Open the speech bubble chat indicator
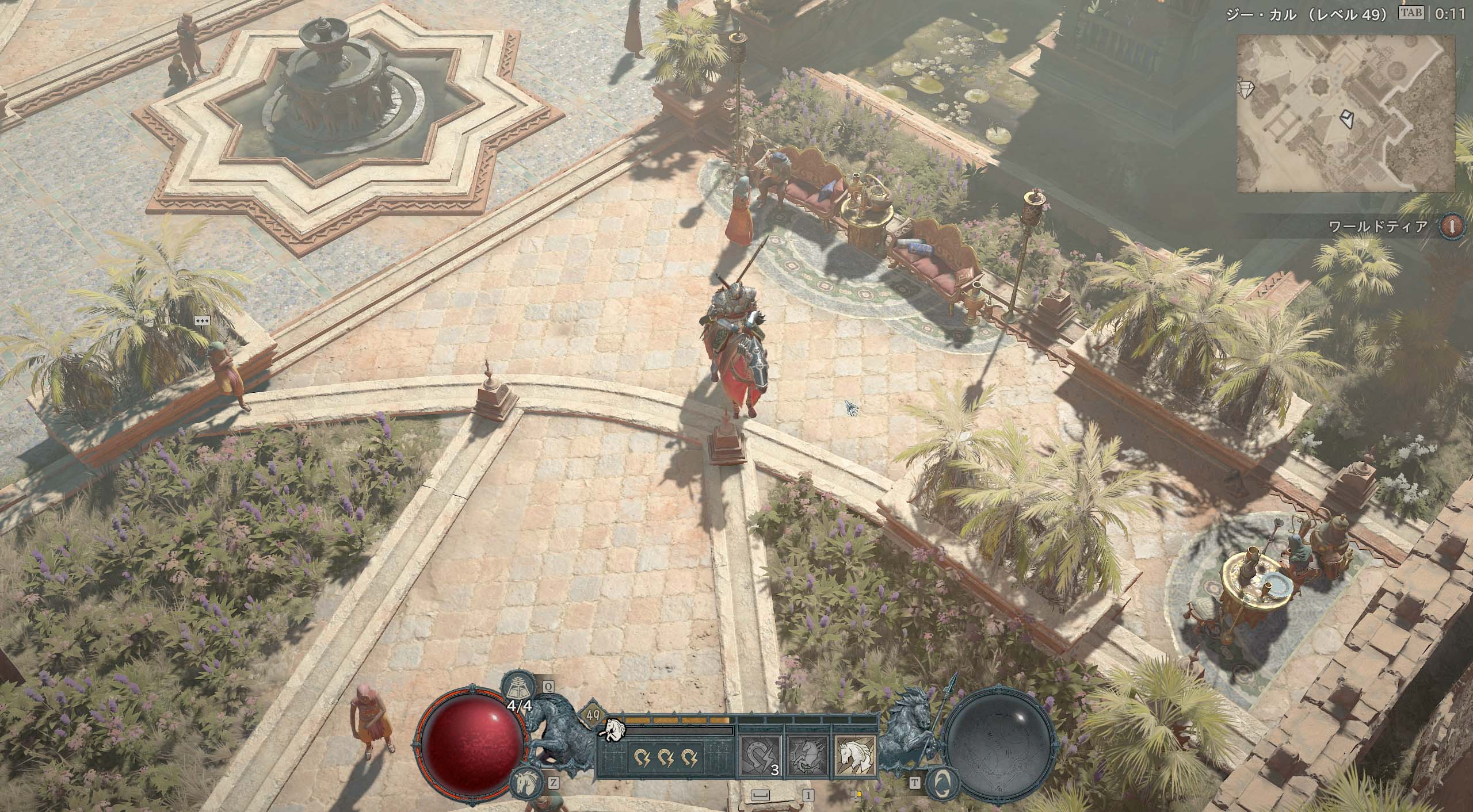The image size is (1473, 812). pos(202,321)
